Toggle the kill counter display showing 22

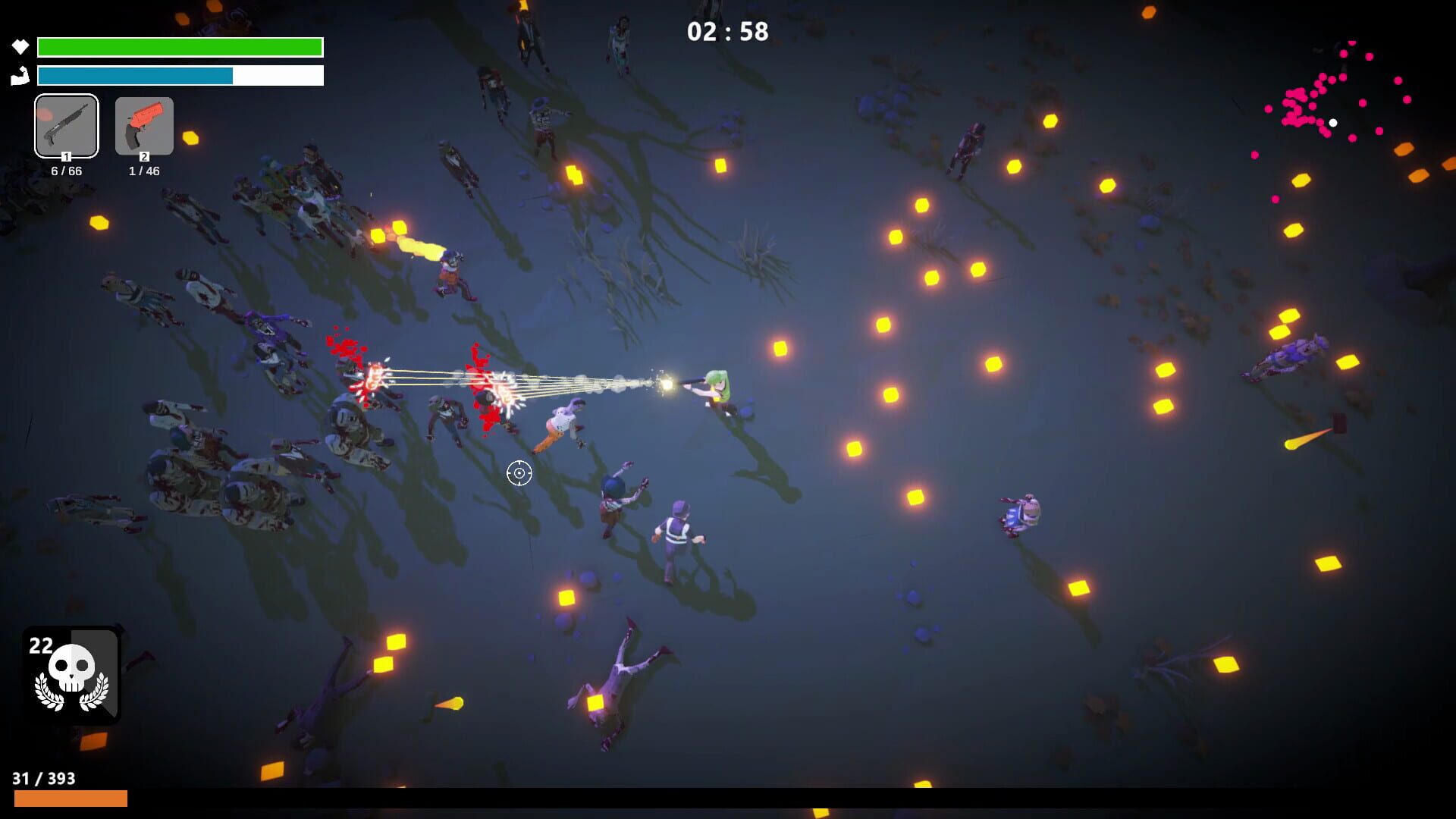[x=42, y=646]
